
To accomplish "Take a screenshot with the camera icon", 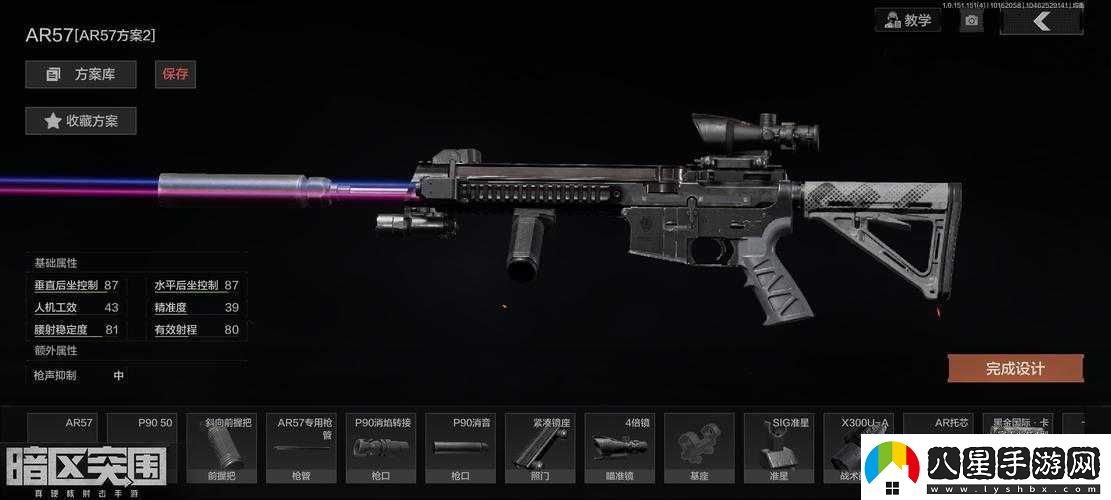I will click(971, 21).
